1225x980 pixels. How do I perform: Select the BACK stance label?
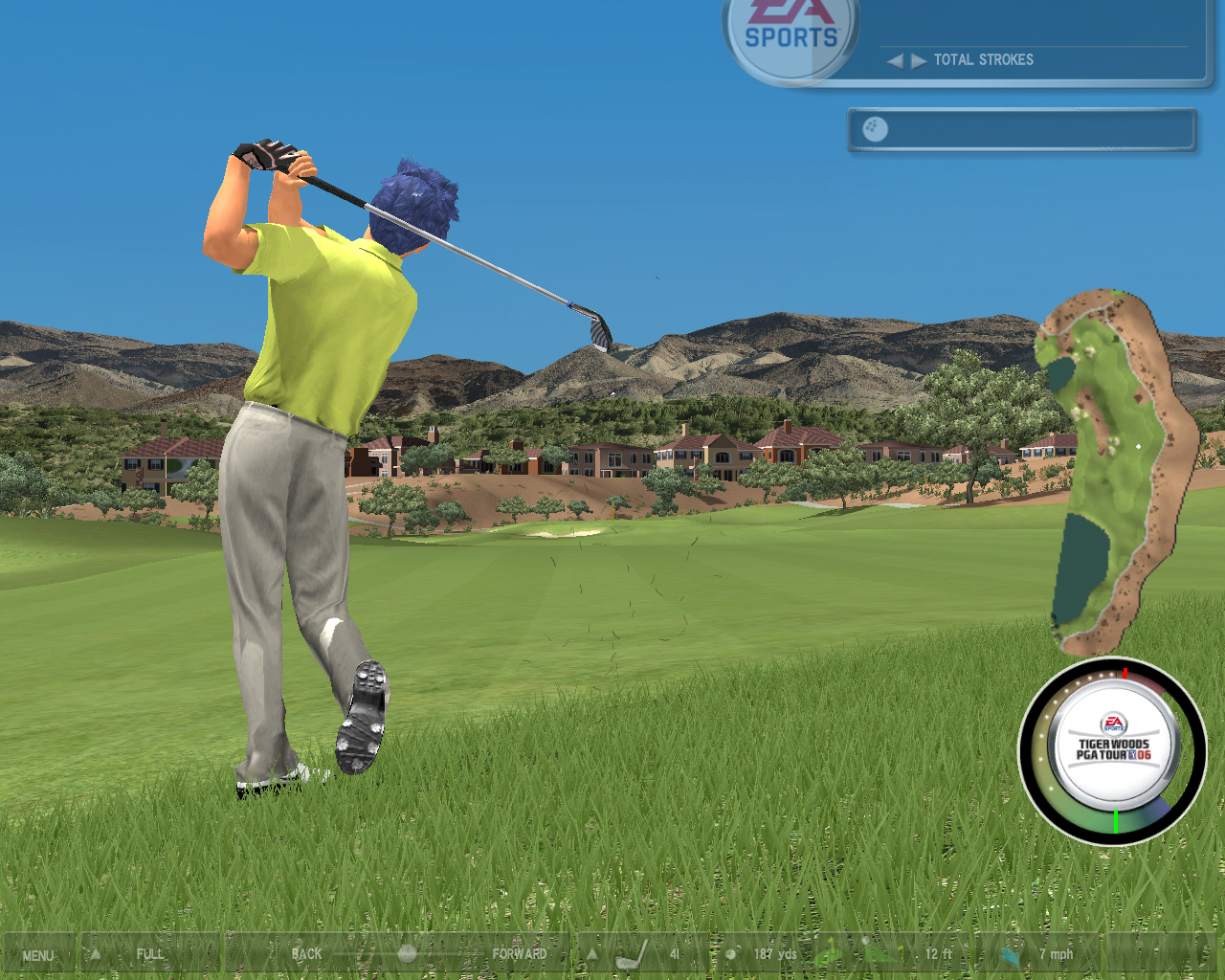(x=306, y=954)
